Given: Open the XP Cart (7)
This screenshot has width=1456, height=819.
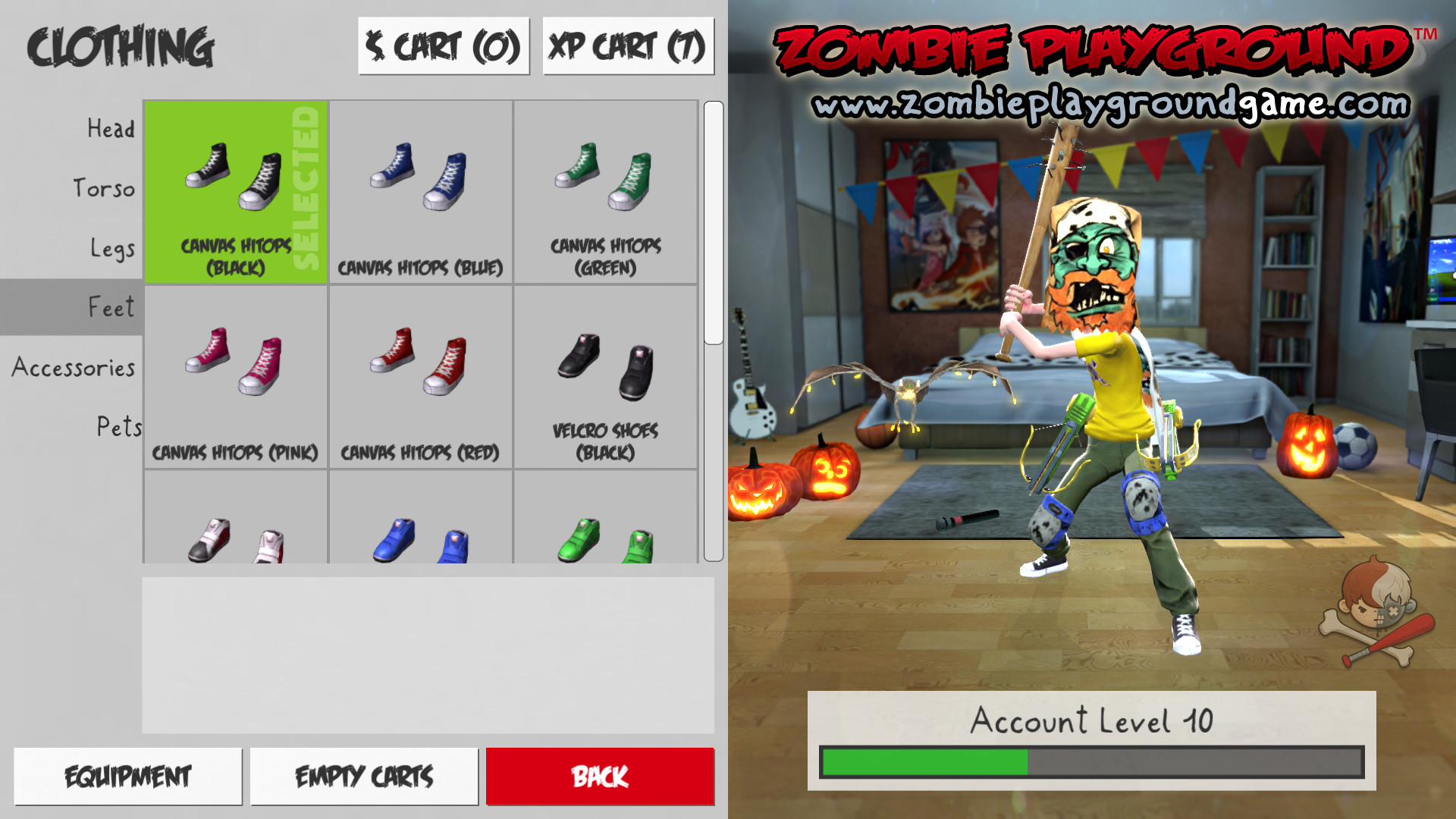Looking at the screenshot, I should [x=627, y=47].
